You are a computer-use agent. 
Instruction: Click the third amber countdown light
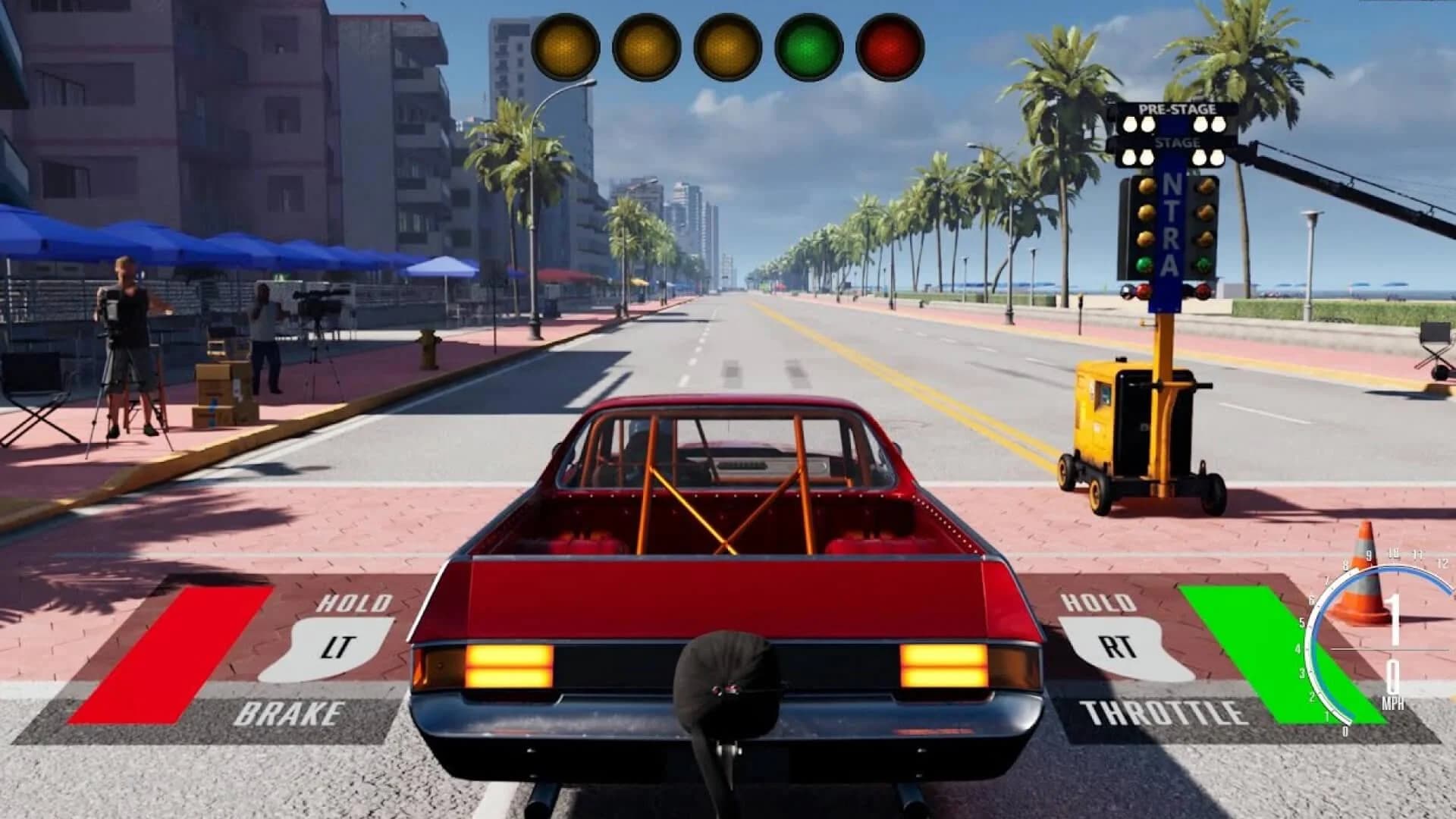(726, 48)
